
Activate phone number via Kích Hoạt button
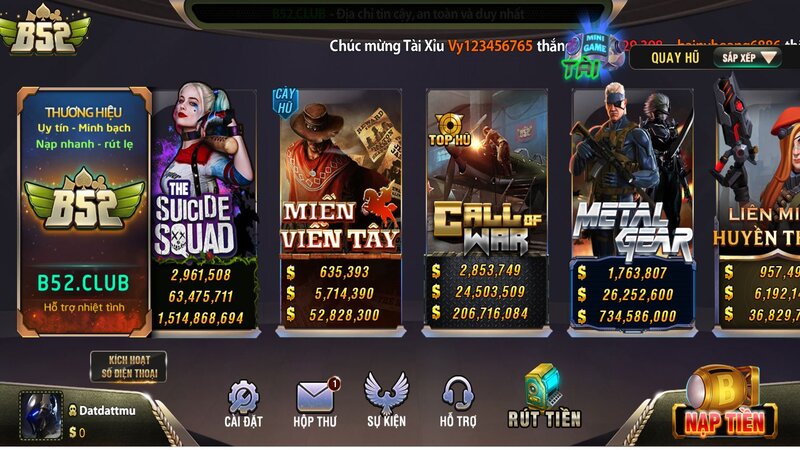tap(128, 367)
